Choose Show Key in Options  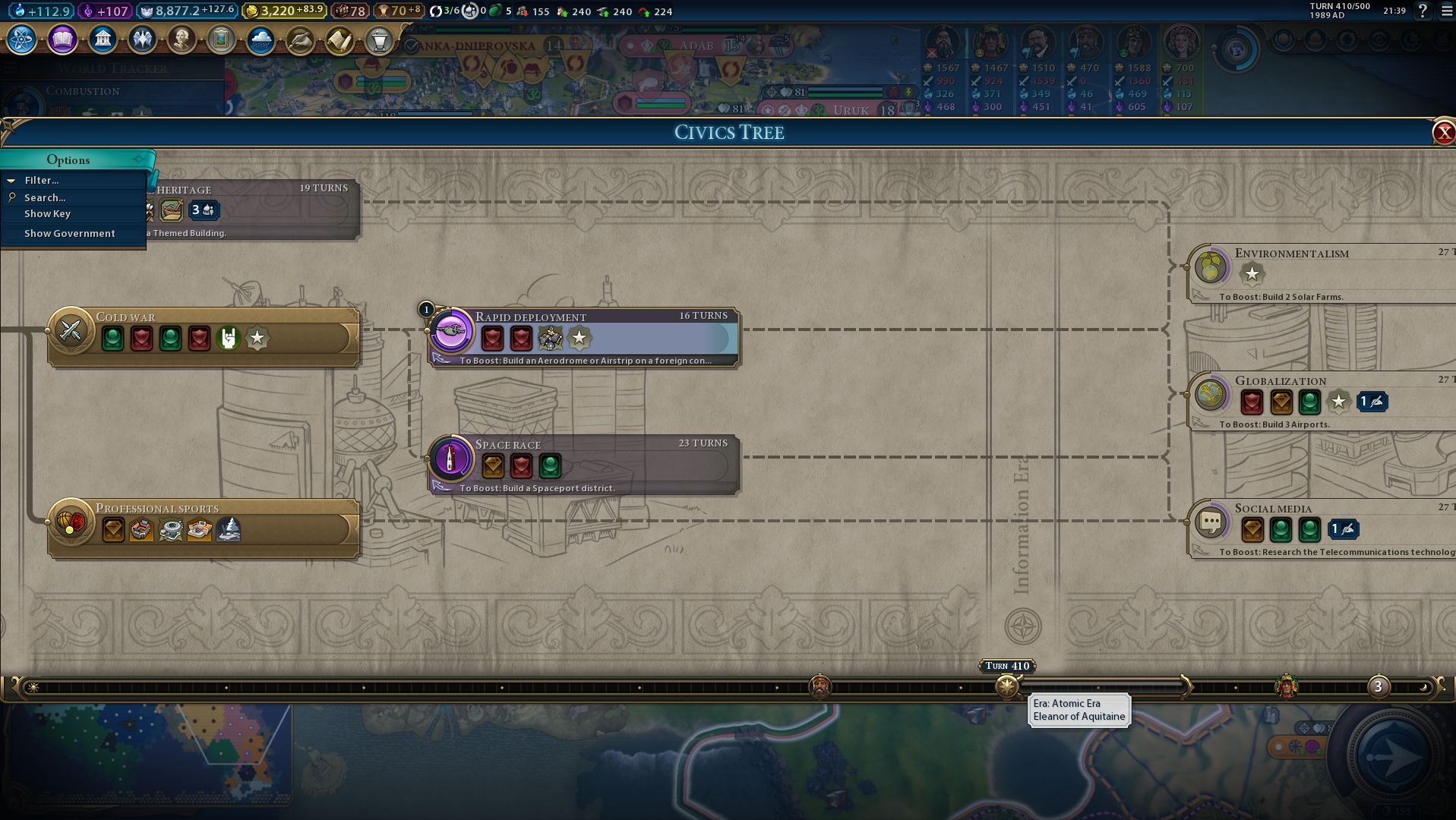[x=47, y=214]
